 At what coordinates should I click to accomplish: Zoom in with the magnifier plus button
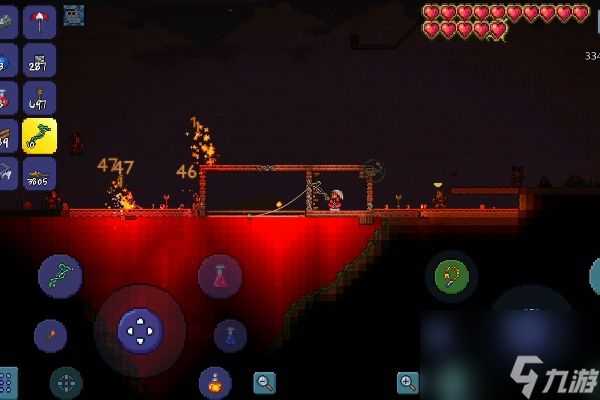(x=407, y=381)
